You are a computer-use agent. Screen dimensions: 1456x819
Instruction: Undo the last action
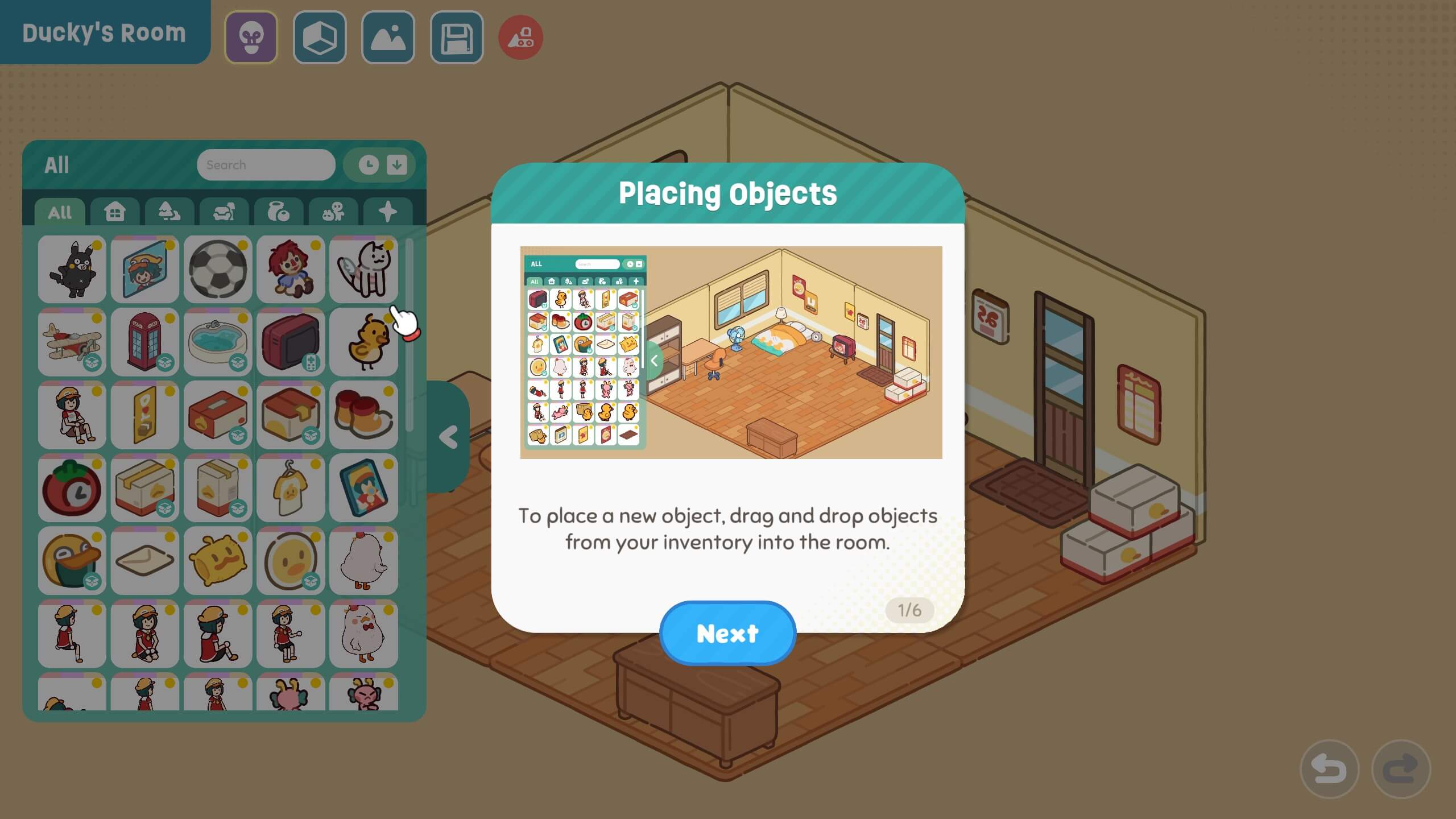point(1329,769)
